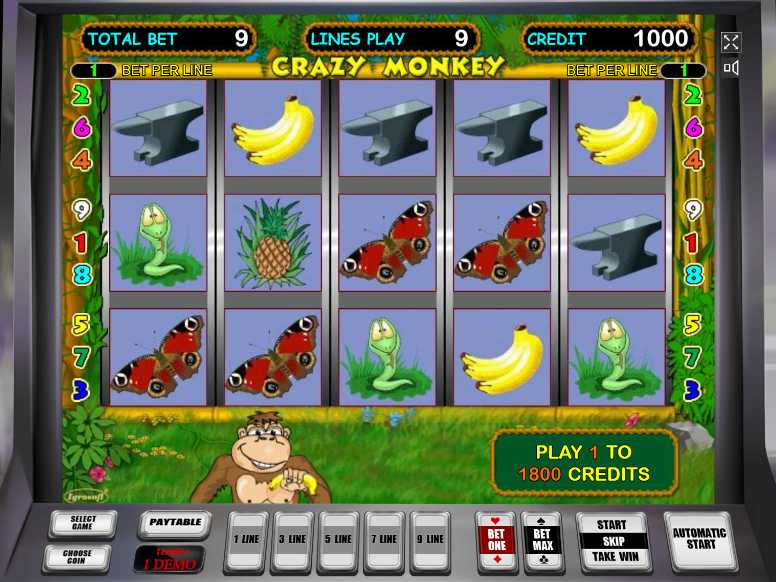
Task: Enable Automatic Start
Action: coord(699,539)
